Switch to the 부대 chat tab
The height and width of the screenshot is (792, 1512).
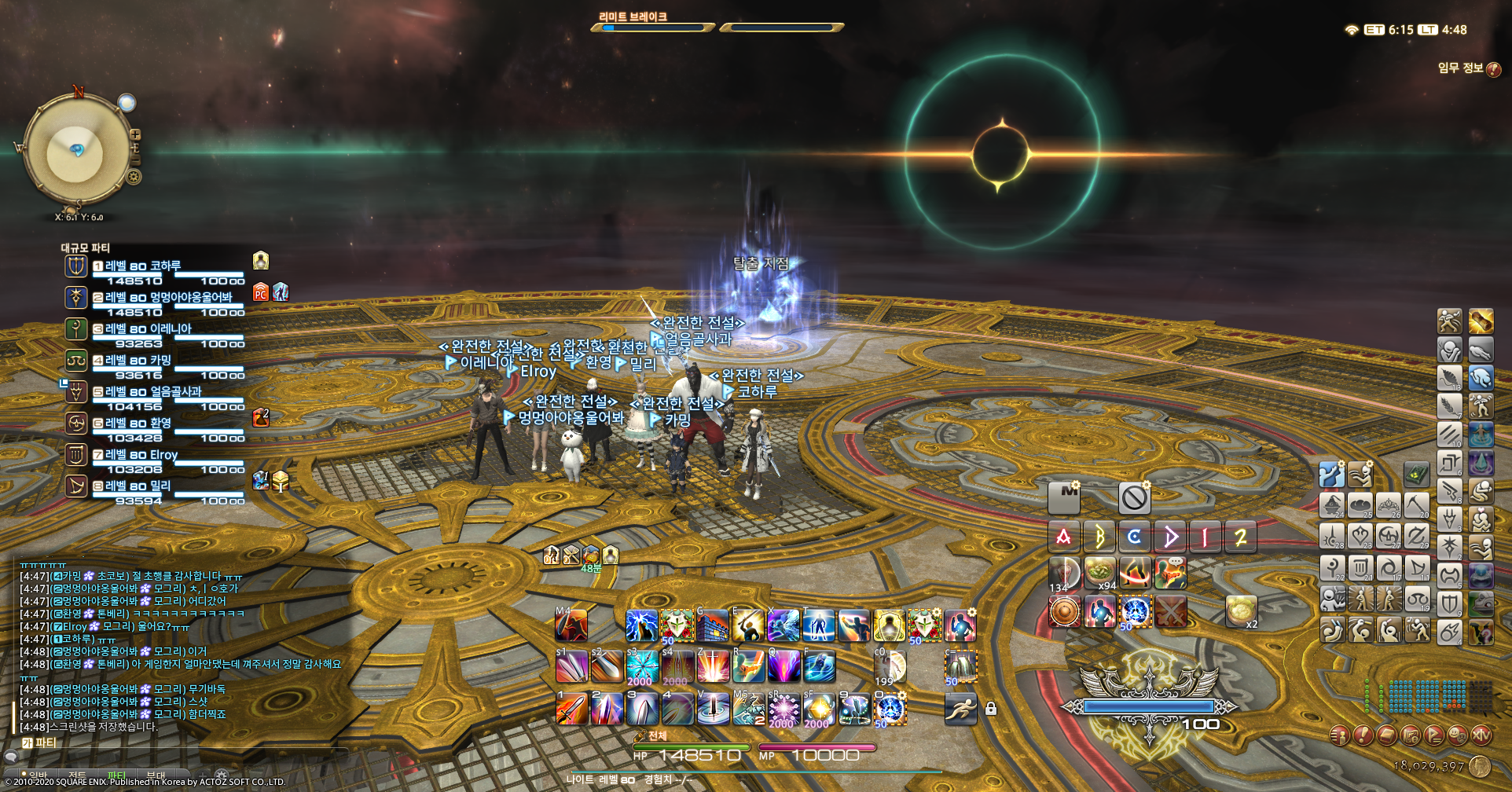(156, 775)
